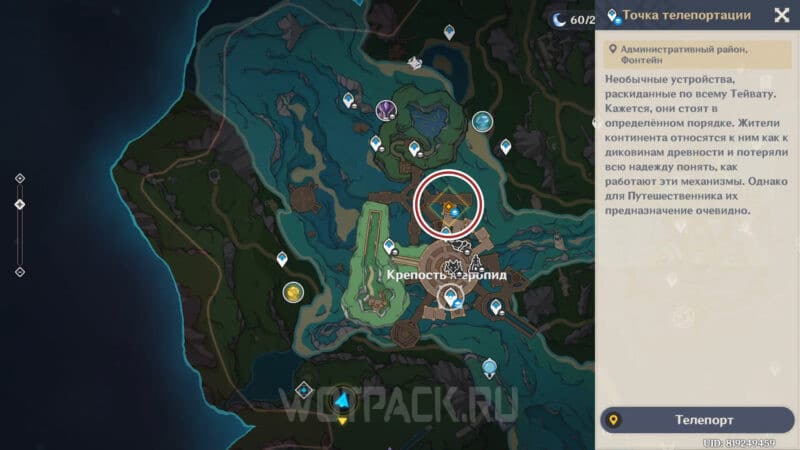The width and height of the screenshot is (800, 450).
Task: Select the waypoint inside the red circle
Action: 453,209
